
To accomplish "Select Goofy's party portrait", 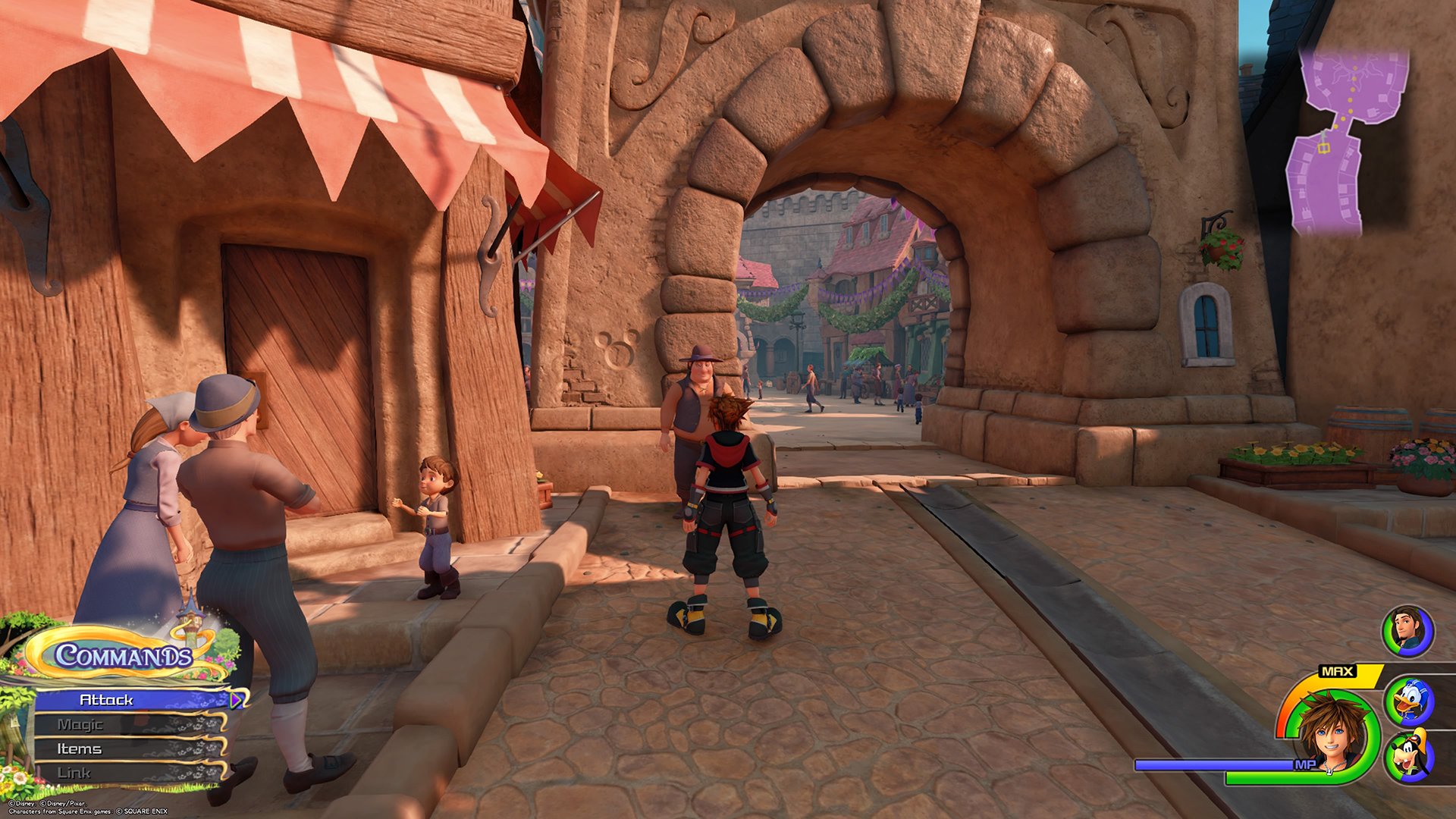I will coord(1408,756).
